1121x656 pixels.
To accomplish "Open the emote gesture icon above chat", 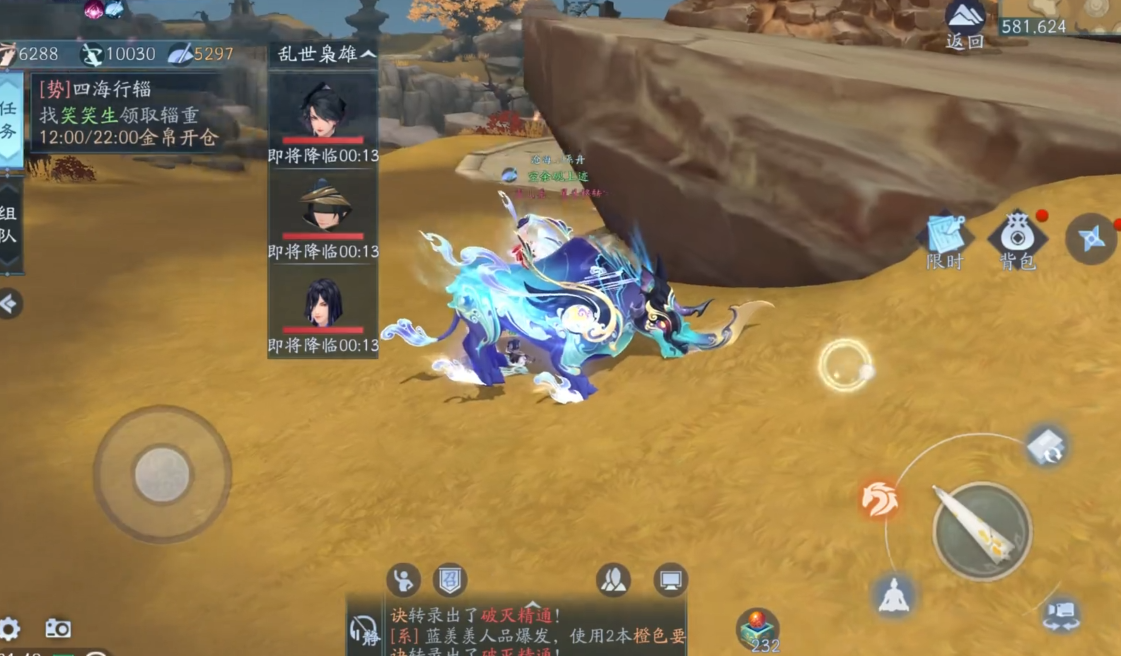I will [x=403, y=579].
